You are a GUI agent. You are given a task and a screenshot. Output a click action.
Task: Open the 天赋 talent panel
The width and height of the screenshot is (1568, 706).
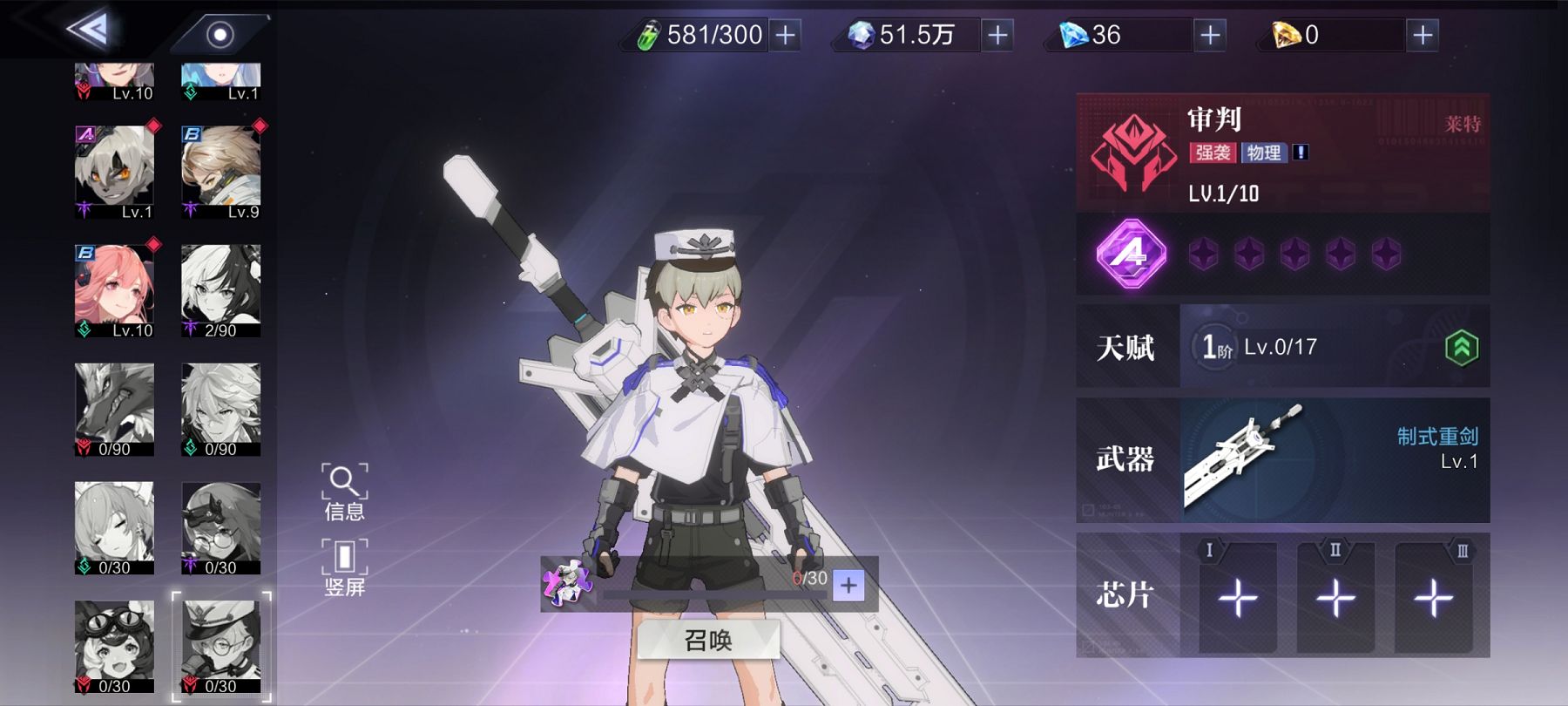click(x=1282, y=347)
